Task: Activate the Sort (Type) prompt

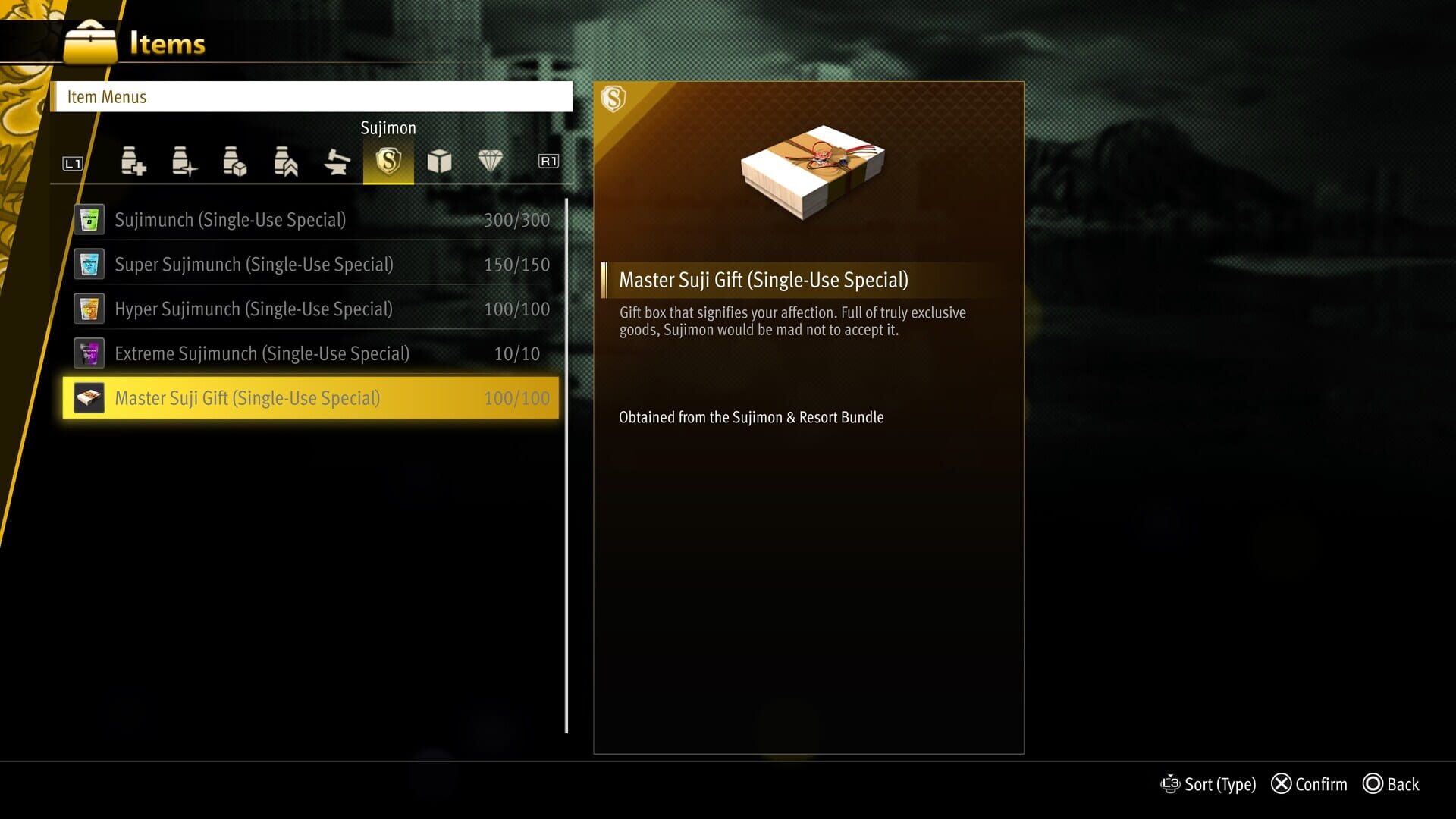Action: 1209,784
